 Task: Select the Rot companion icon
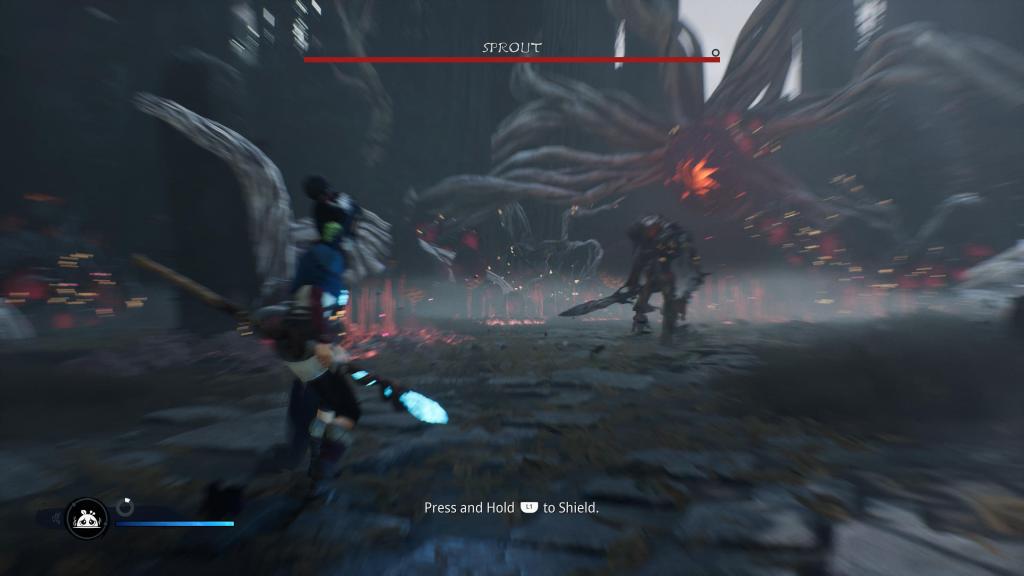[86, 518]
